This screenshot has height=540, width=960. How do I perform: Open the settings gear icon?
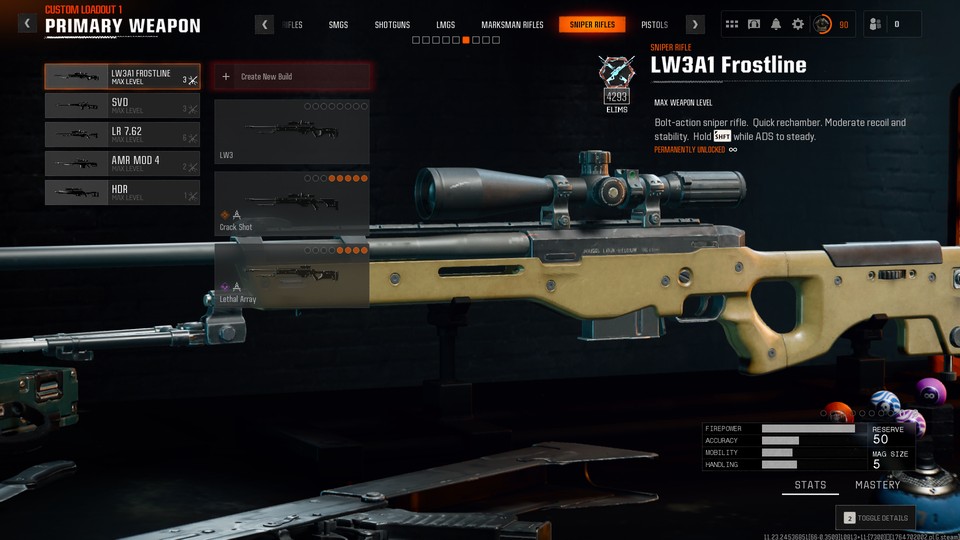click(x=797, y=24)
